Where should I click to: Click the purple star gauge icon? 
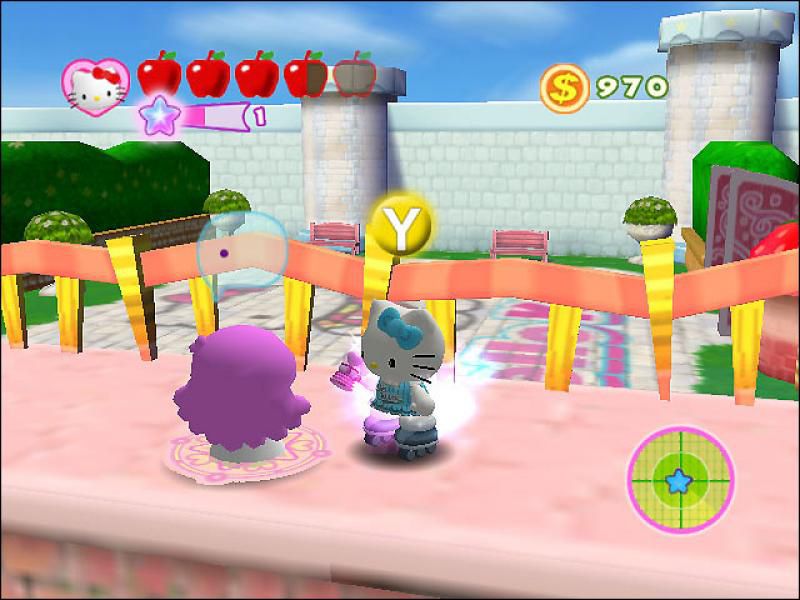coord(156,116)
